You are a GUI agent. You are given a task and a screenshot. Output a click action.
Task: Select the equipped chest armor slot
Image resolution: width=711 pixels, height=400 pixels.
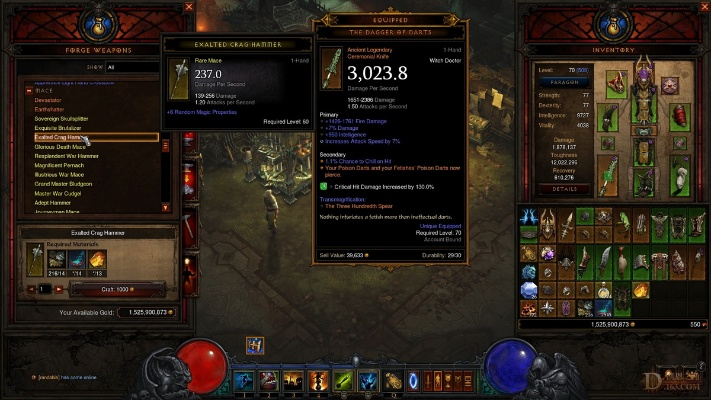(x=644, y=108)
